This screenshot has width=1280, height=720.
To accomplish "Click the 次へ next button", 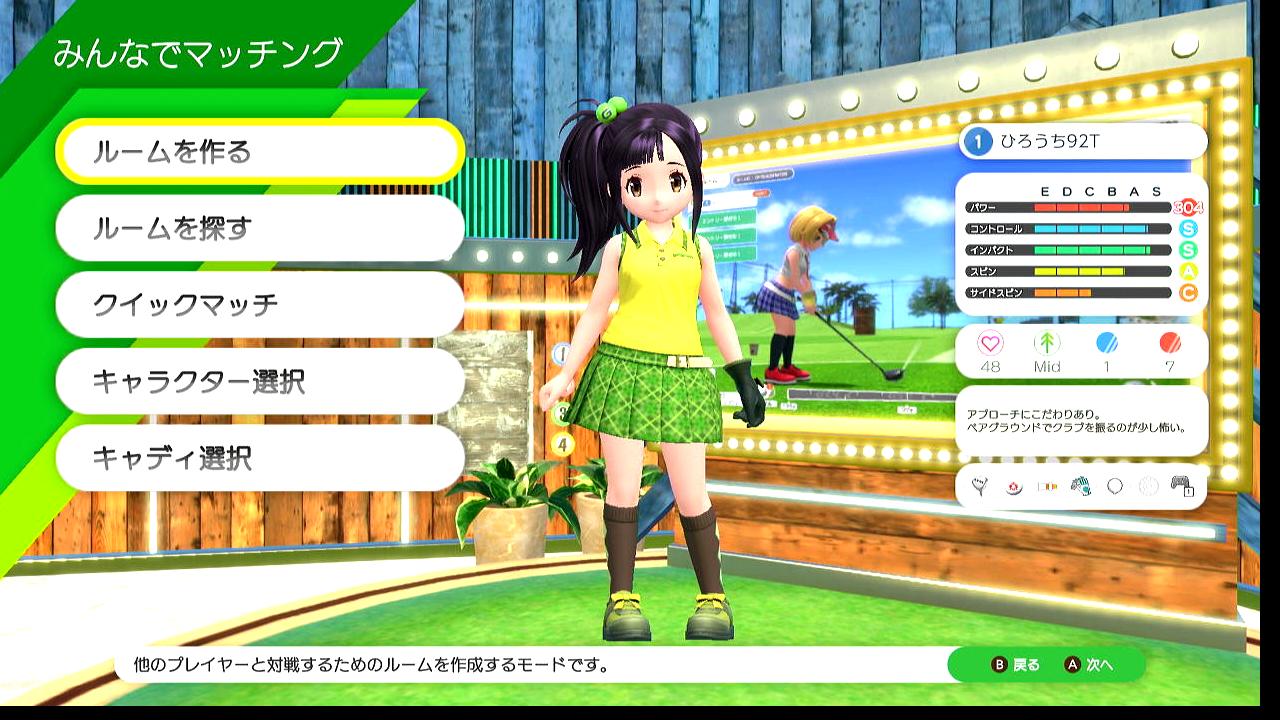I will tap(1089, 665).
